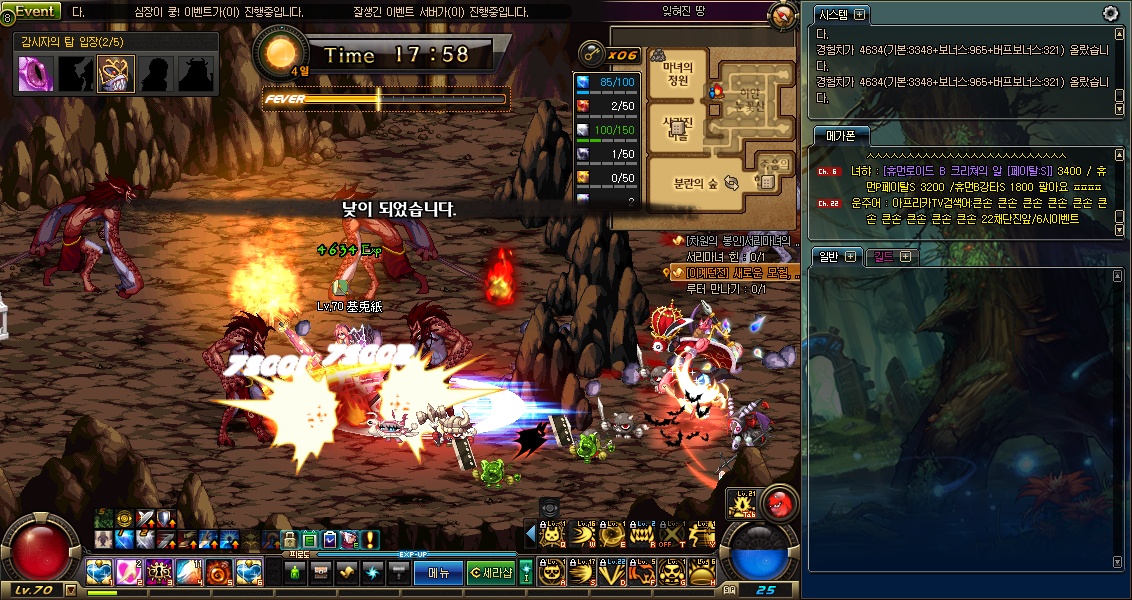This screenshot has height=600, width=1132.
Task: Click the compass icon above the minimap
Action: pos(782,16)
